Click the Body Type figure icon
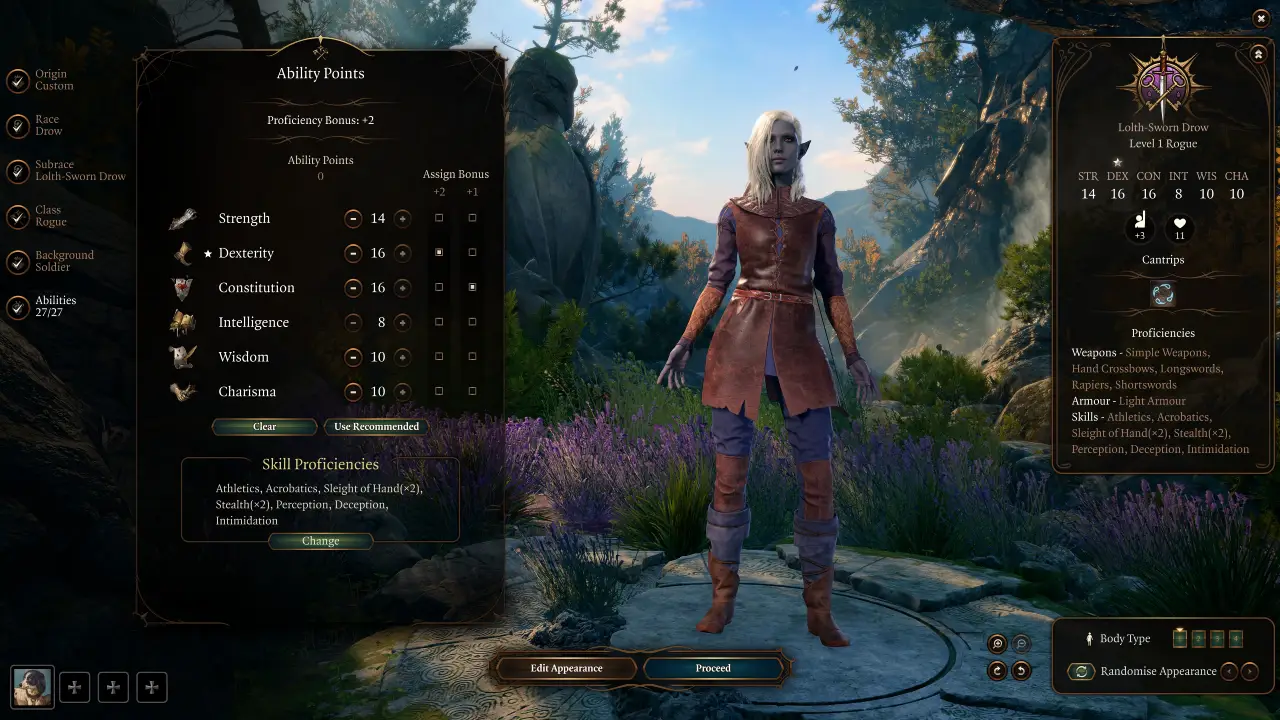 (x=1090, y=638)
